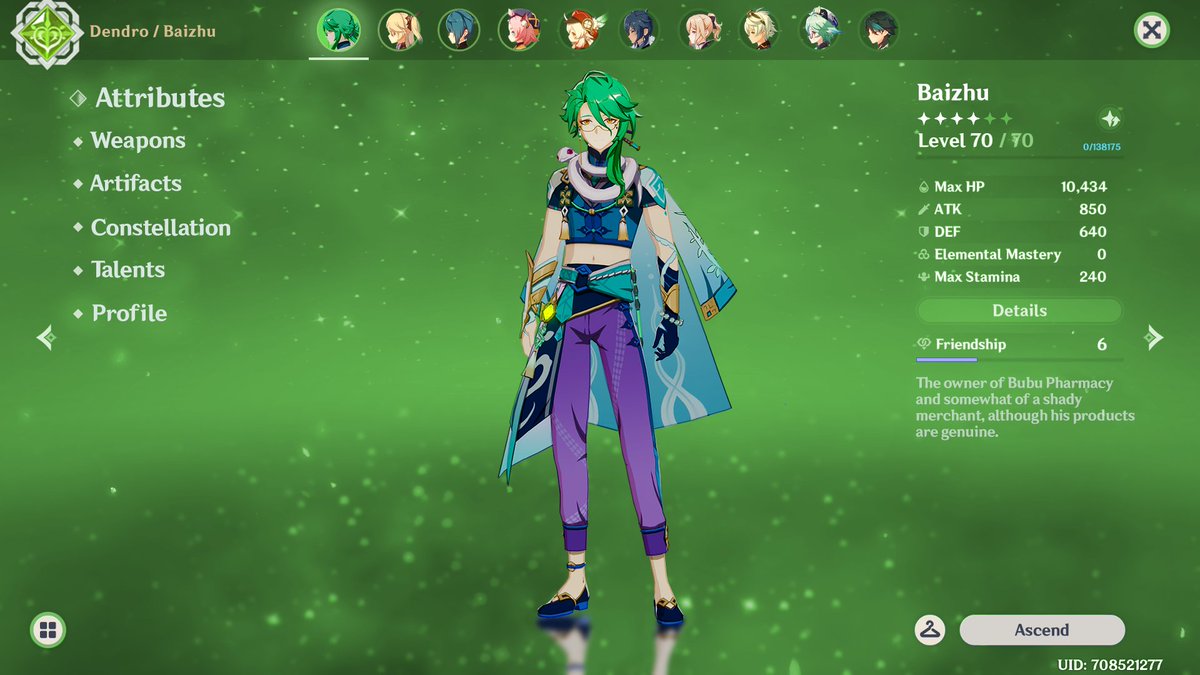
Task: Open the Attributes menu entry
Action: point(159,98)
